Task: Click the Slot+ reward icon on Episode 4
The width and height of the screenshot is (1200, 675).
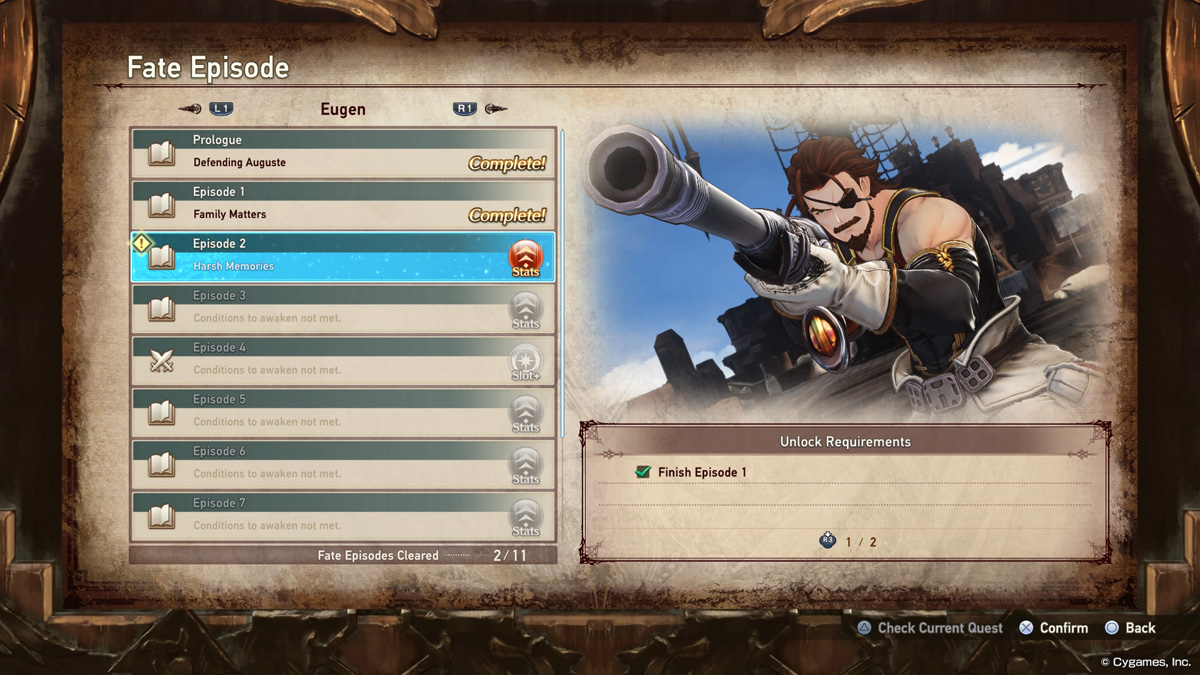Action: click(525, 362)
